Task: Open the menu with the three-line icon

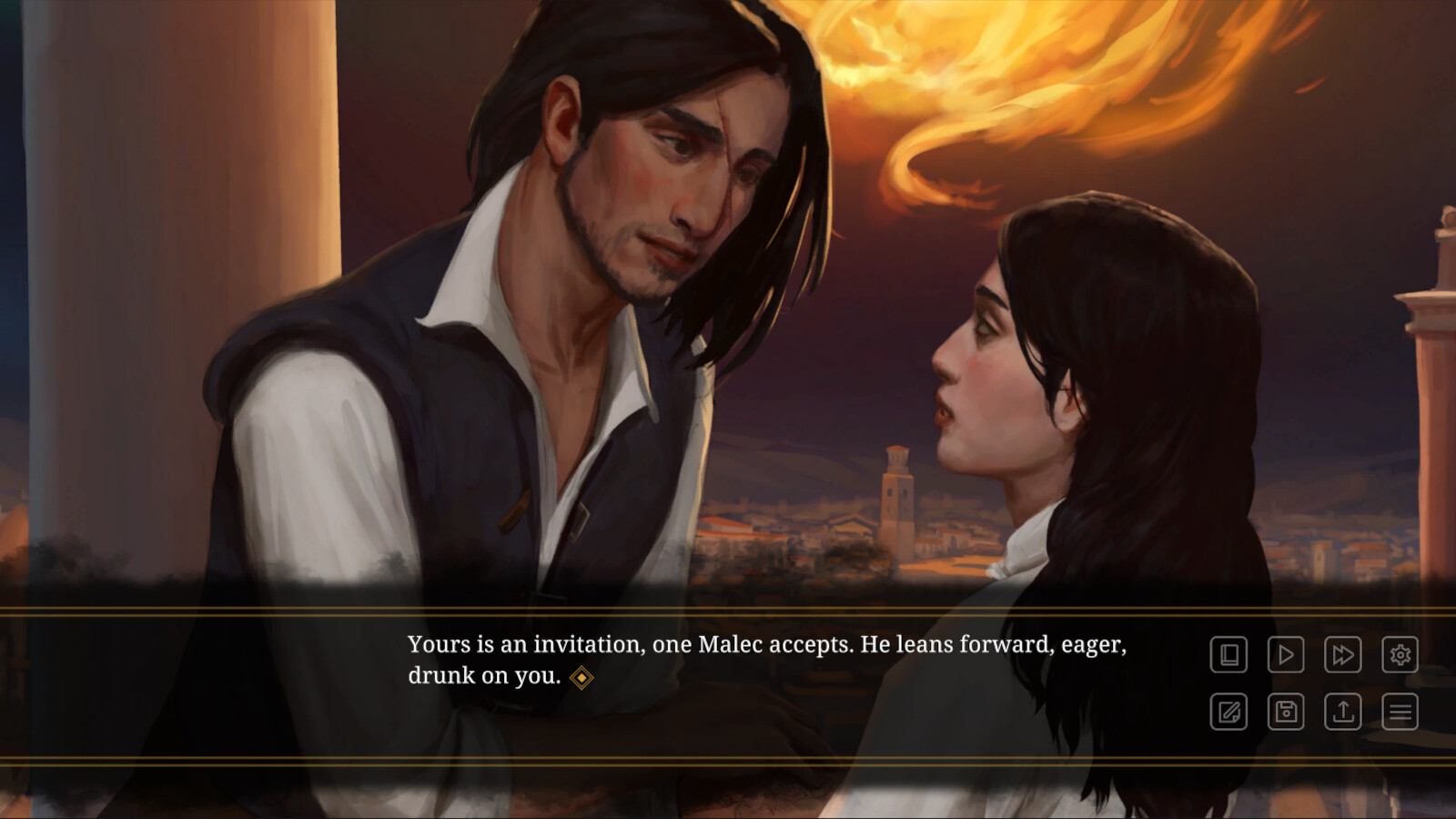Action: pos(1400,712)
